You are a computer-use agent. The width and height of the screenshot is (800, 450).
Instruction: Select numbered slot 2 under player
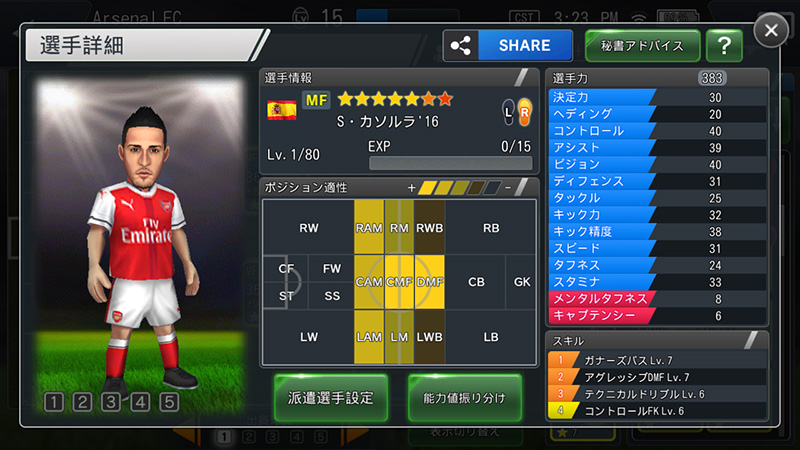click(83, 403)
